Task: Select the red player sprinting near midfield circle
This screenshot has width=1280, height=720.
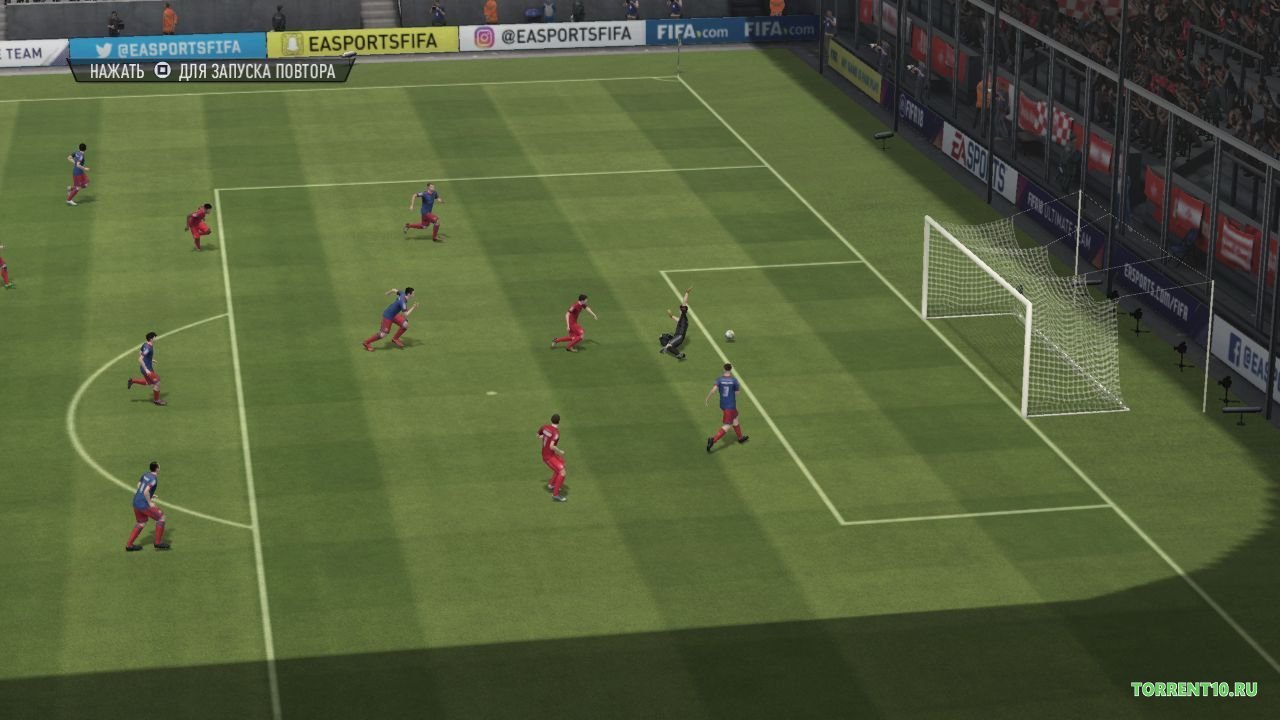Action: 552,455
